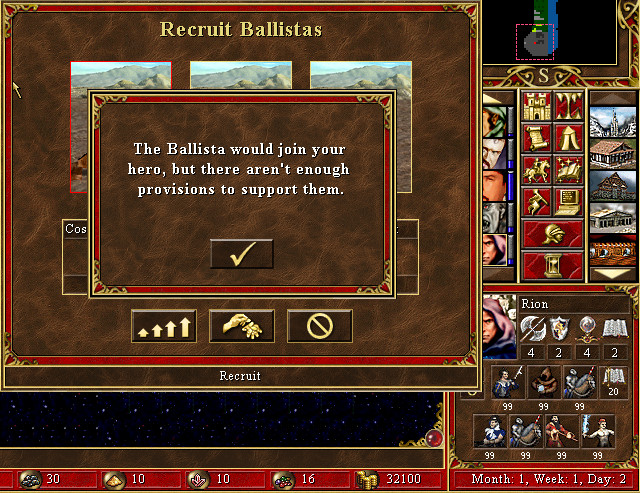Click the maximum quantity arrows button
The image size is (640, 493).
[x=163, y=325]
